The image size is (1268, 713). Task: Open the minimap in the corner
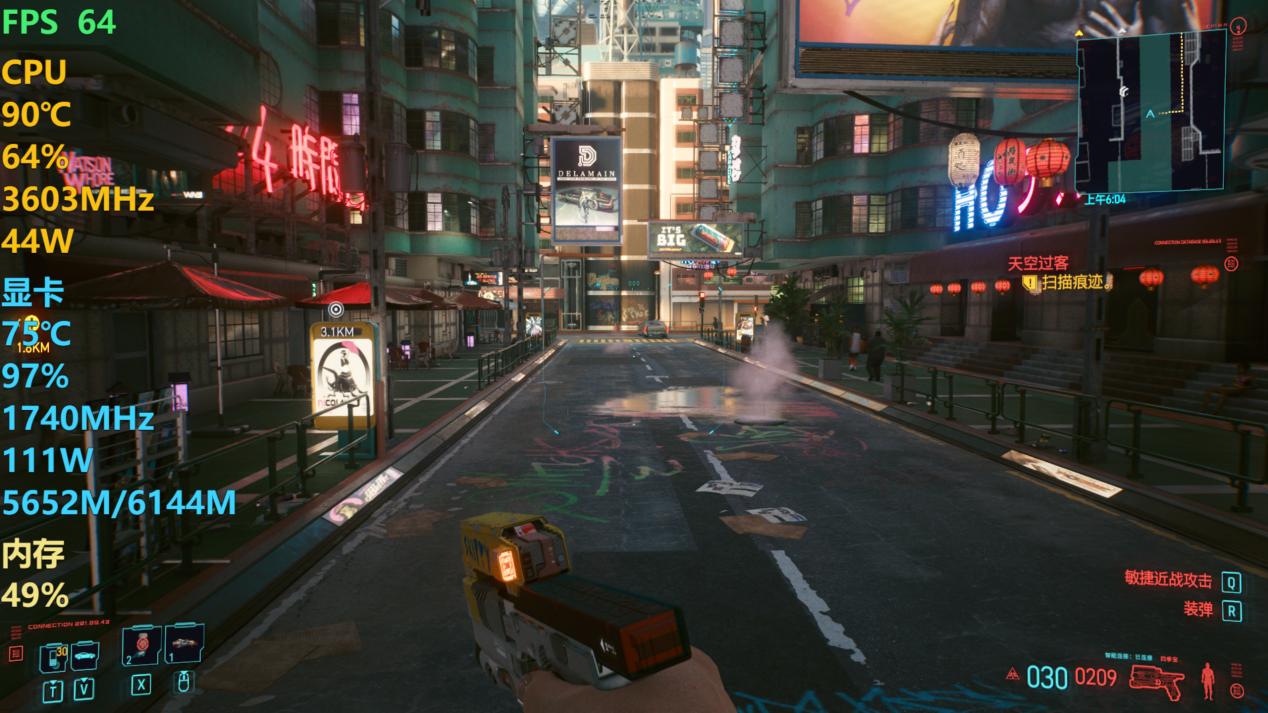(x=1151, y=112)
